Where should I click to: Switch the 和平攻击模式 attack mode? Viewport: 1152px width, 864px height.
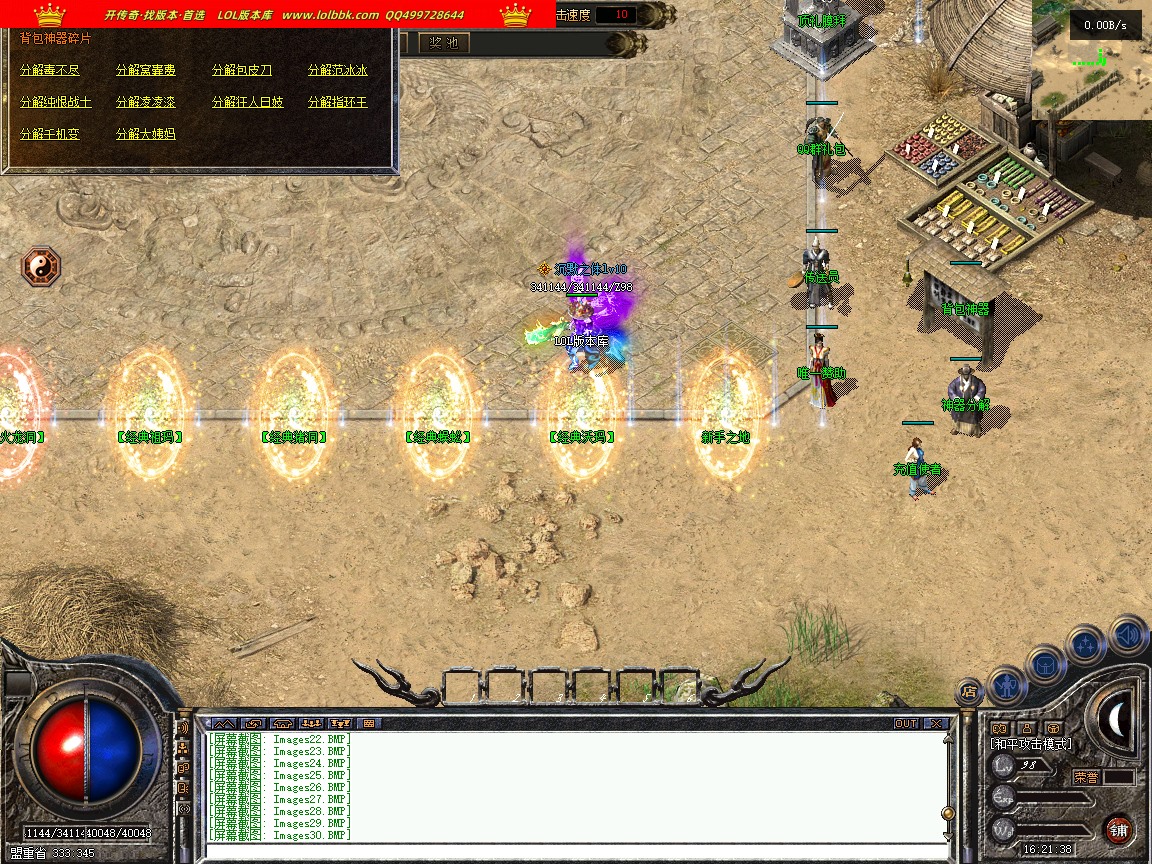coord(1030,744)
